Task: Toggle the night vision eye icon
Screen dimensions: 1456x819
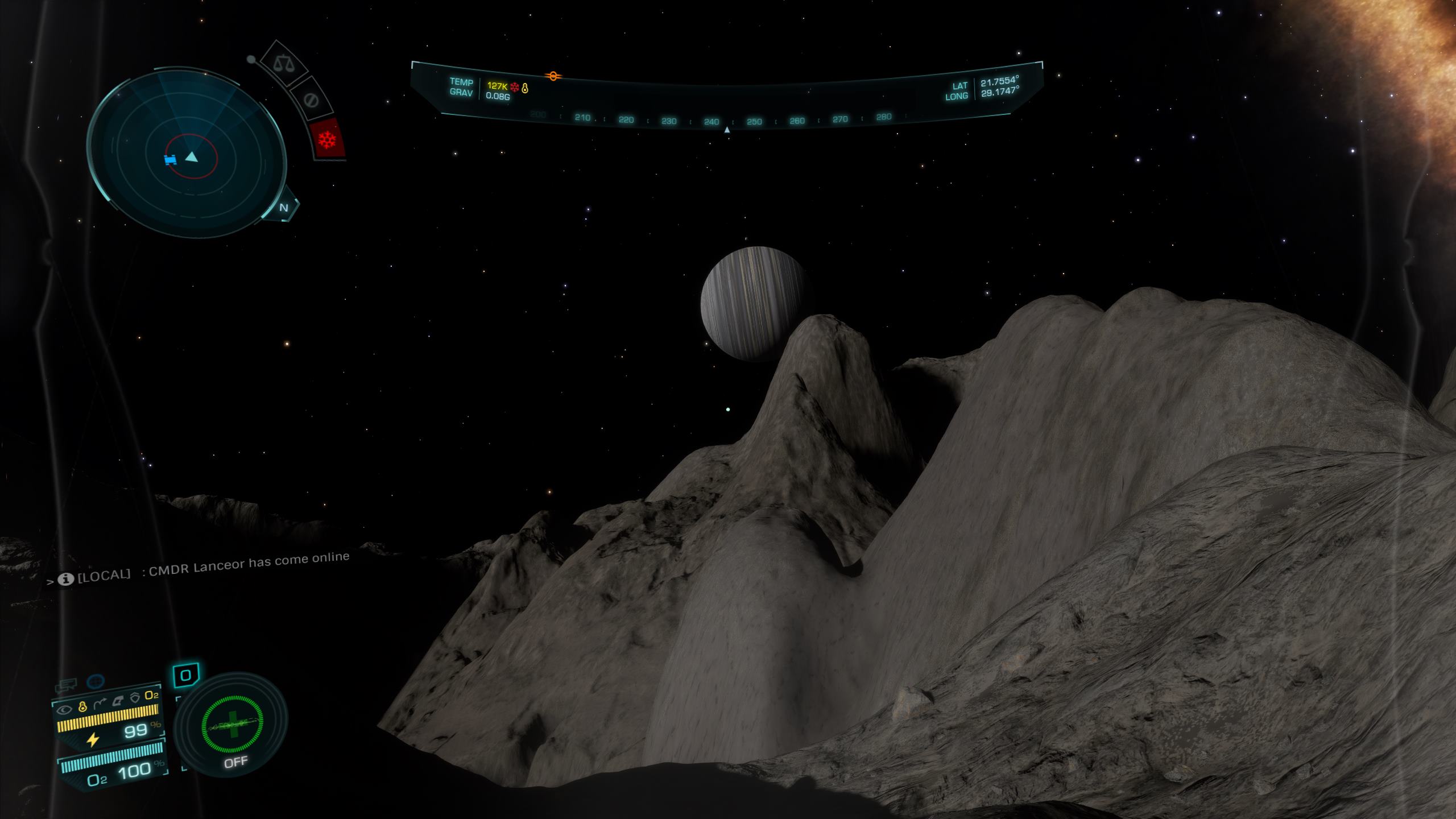Action: coord(65,709)
